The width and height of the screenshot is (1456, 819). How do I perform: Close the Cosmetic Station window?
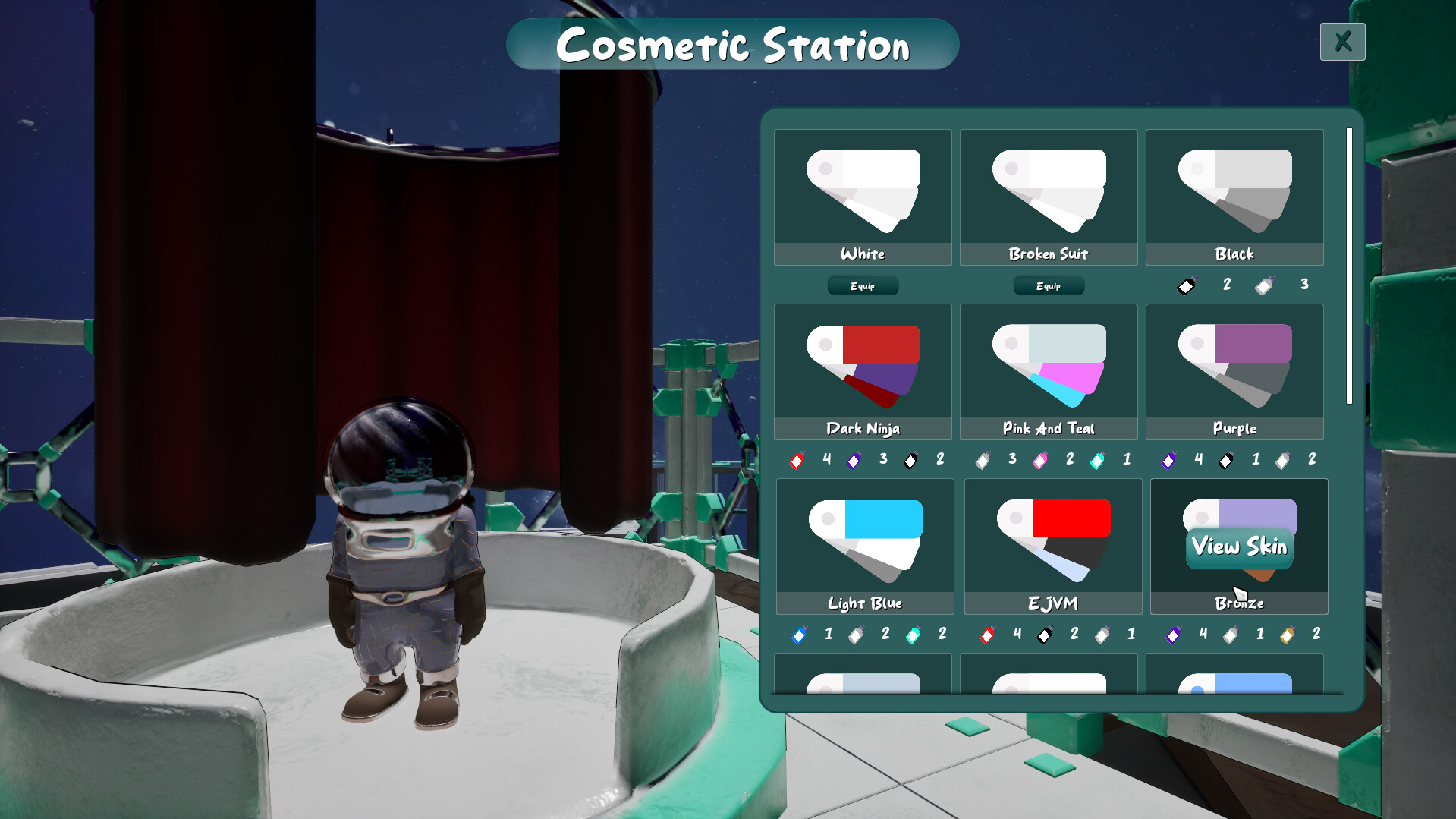[1342, 42]
